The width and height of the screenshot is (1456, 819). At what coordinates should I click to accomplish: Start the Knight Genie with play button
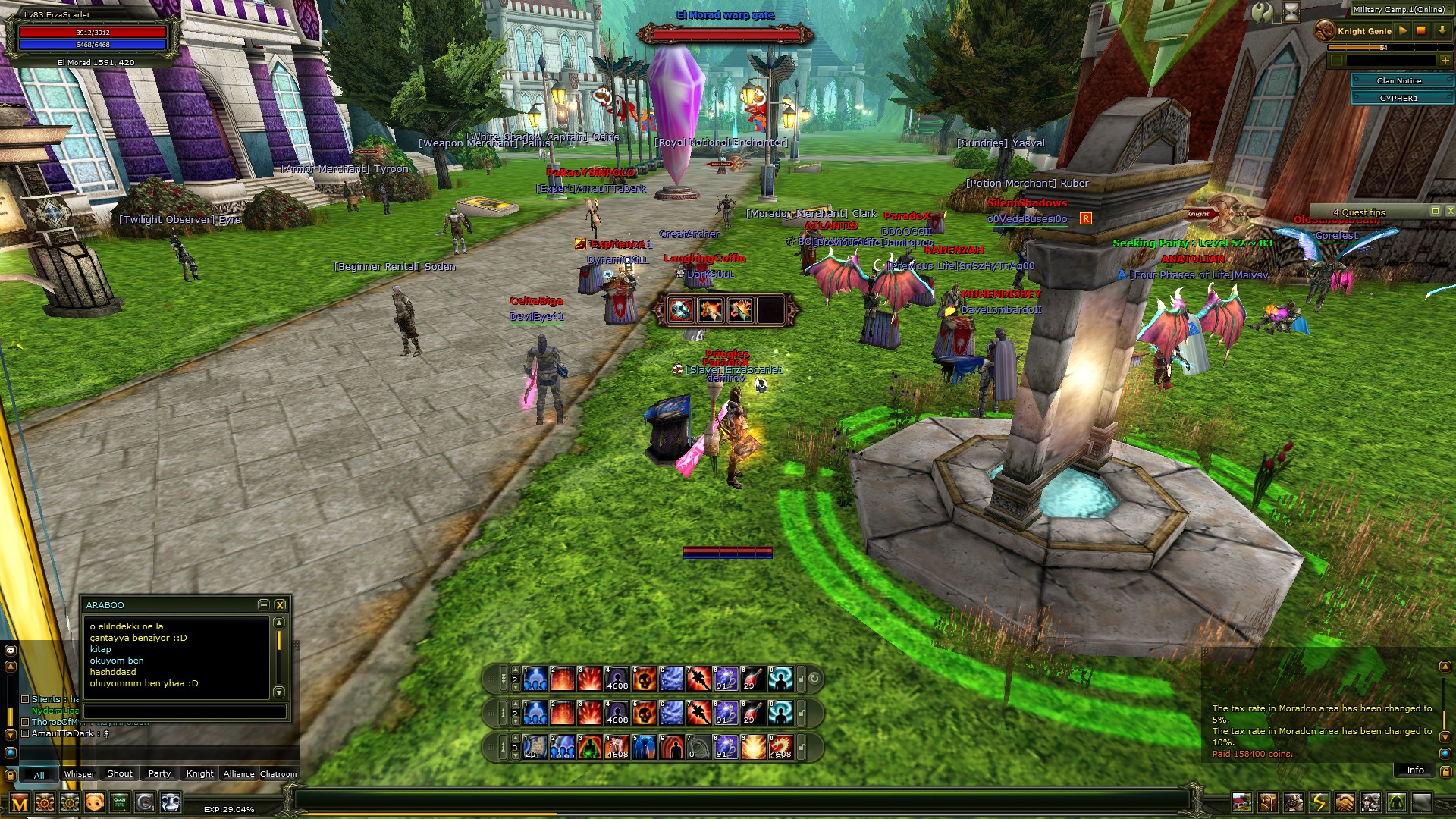[x=1403, y=31]
